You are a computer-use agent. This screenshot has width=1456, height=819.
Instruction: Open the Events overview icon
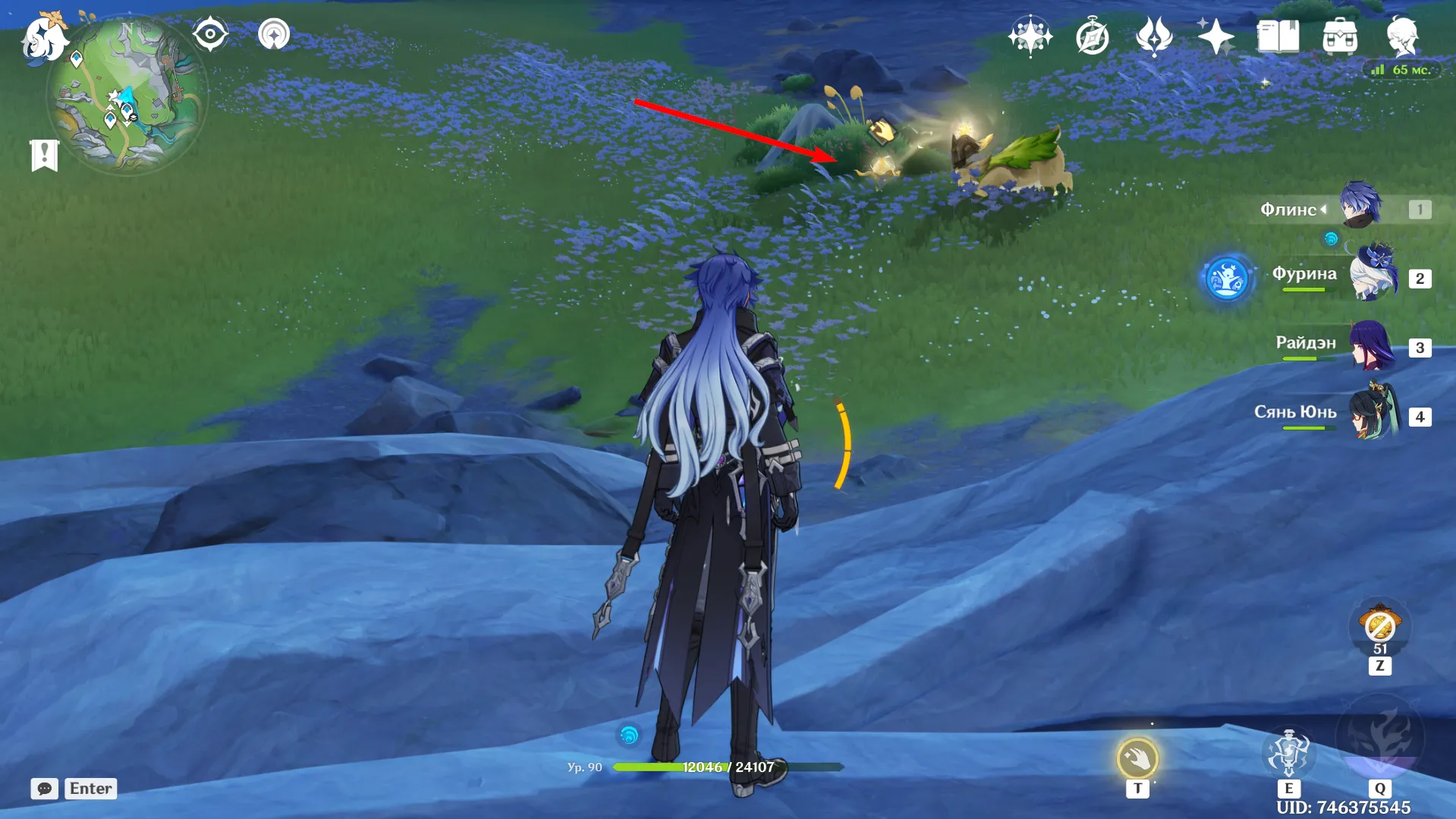pyautogui.click(x=1029, y=33)
